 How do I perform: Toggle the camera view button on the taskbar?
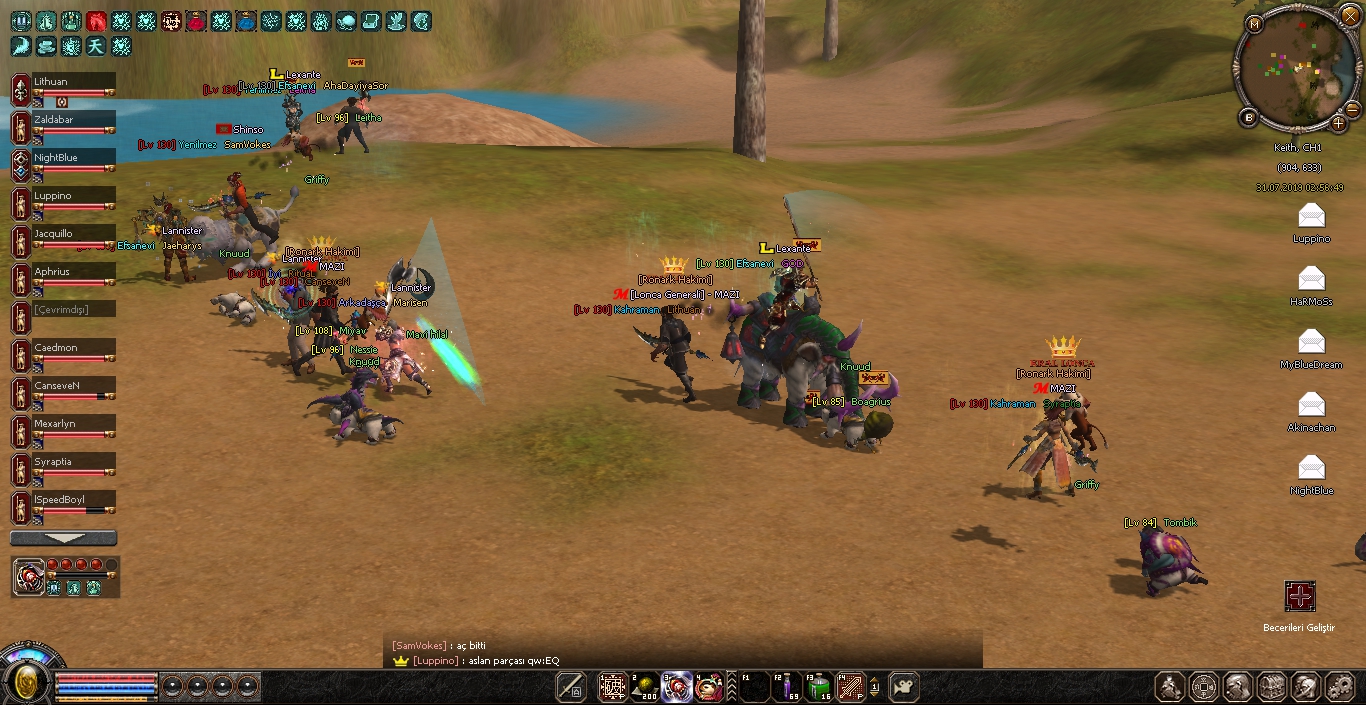click(904, 687)
